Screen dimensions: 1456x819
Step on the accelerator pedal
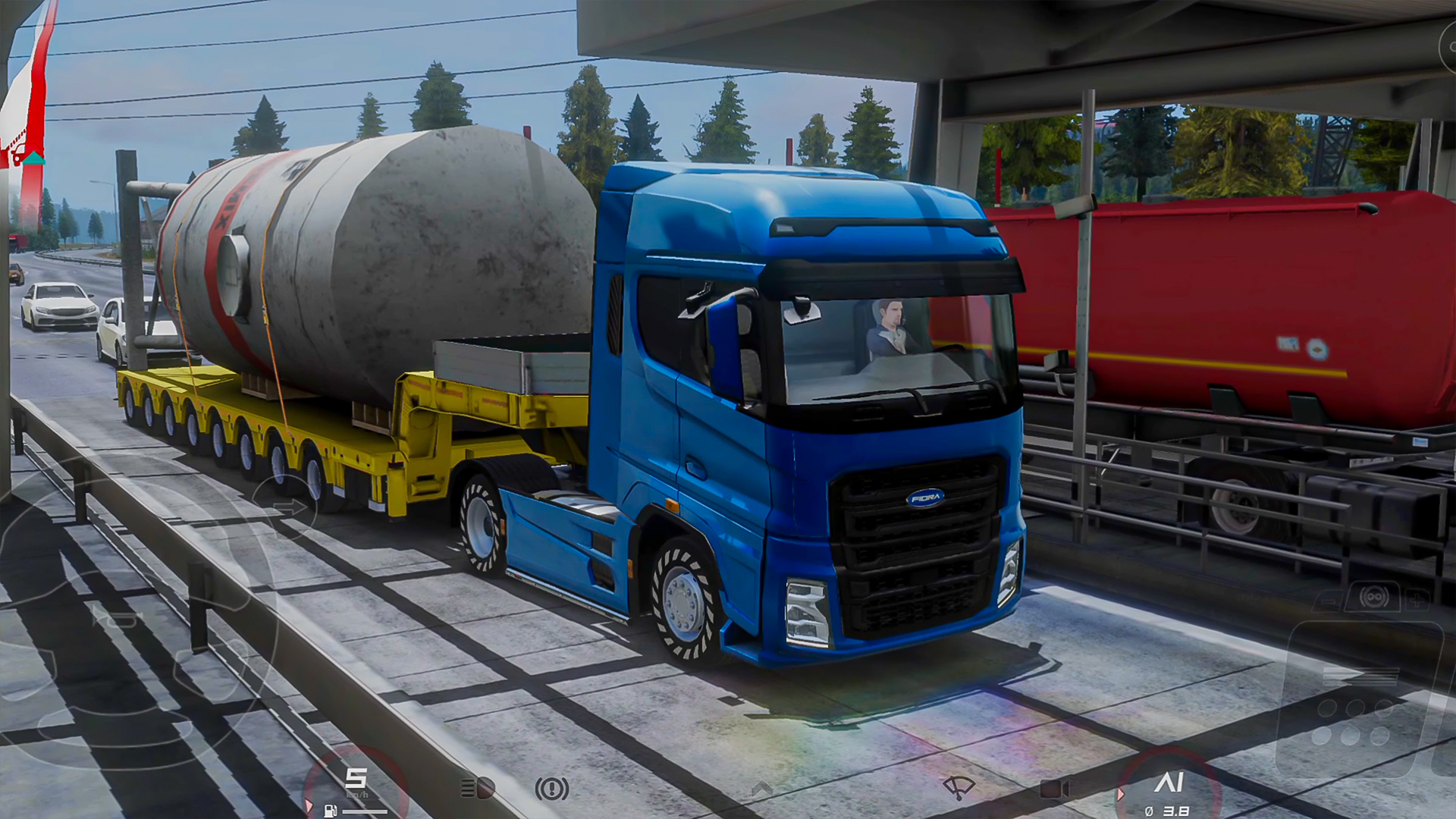[x=1357, y=705]
